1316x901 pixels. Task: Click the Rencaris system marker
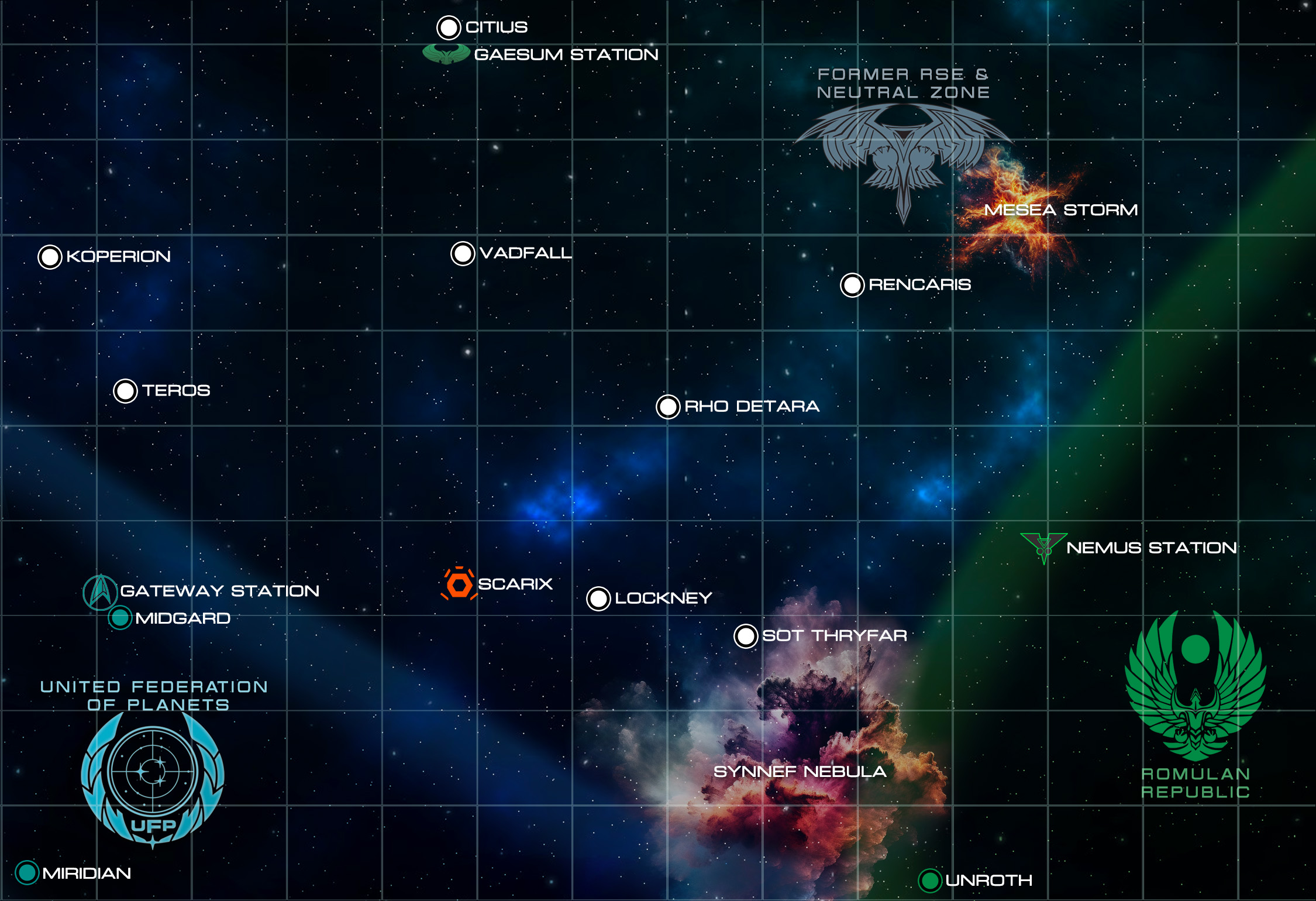point(852,285)
